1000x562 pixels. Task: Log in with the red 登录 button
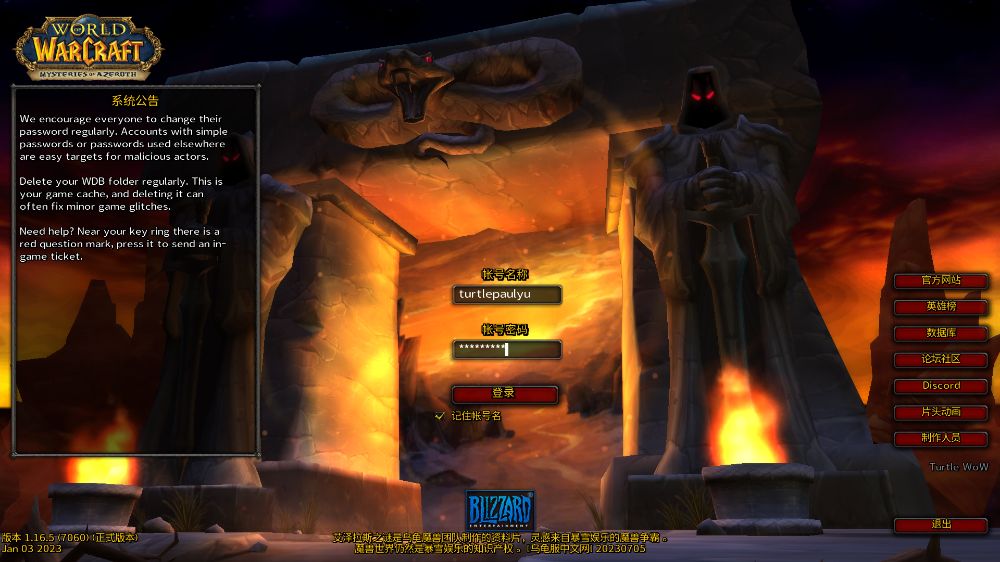pyautogui.click(x=505, y=393)
